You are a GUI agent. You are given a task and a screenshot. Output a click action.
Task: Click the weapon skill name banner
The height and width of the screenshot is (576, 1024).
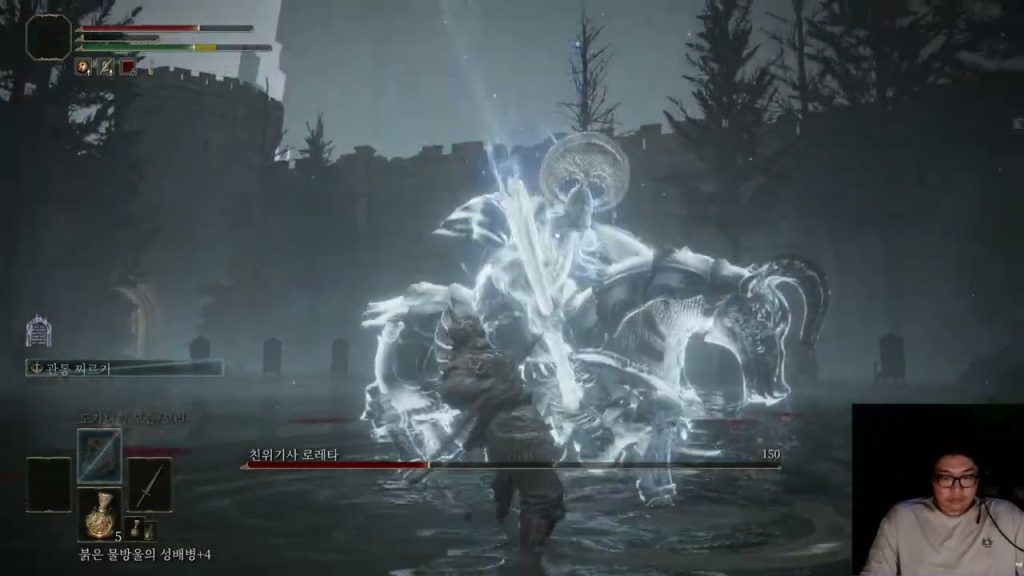[x=124, y=368]
